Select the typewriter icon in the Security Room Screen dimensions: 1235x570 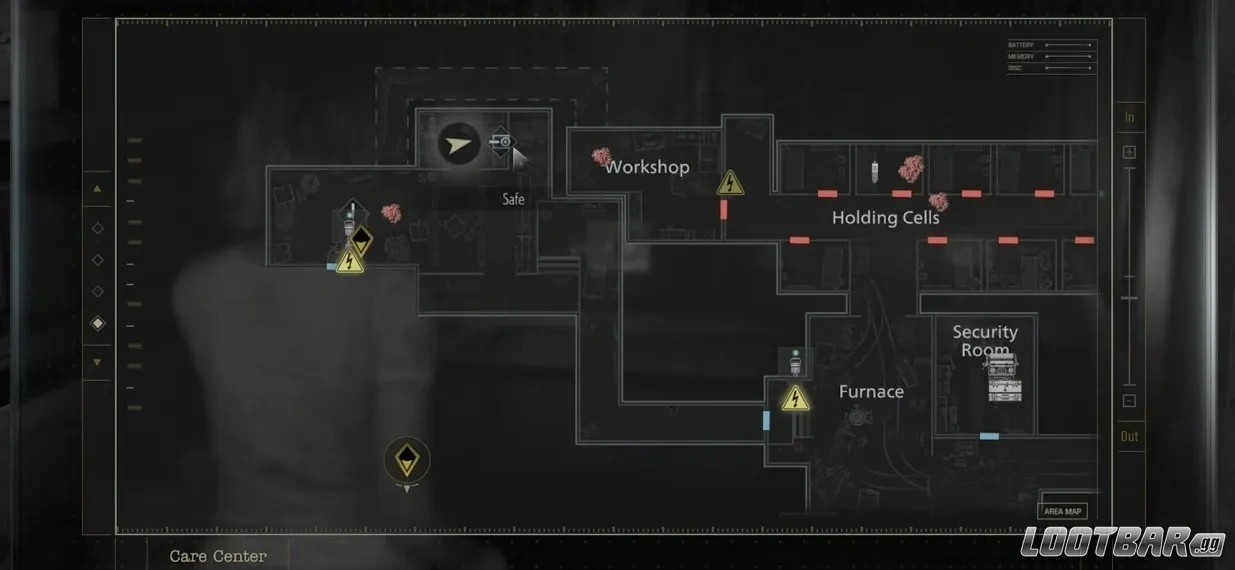pos(1002,377)
